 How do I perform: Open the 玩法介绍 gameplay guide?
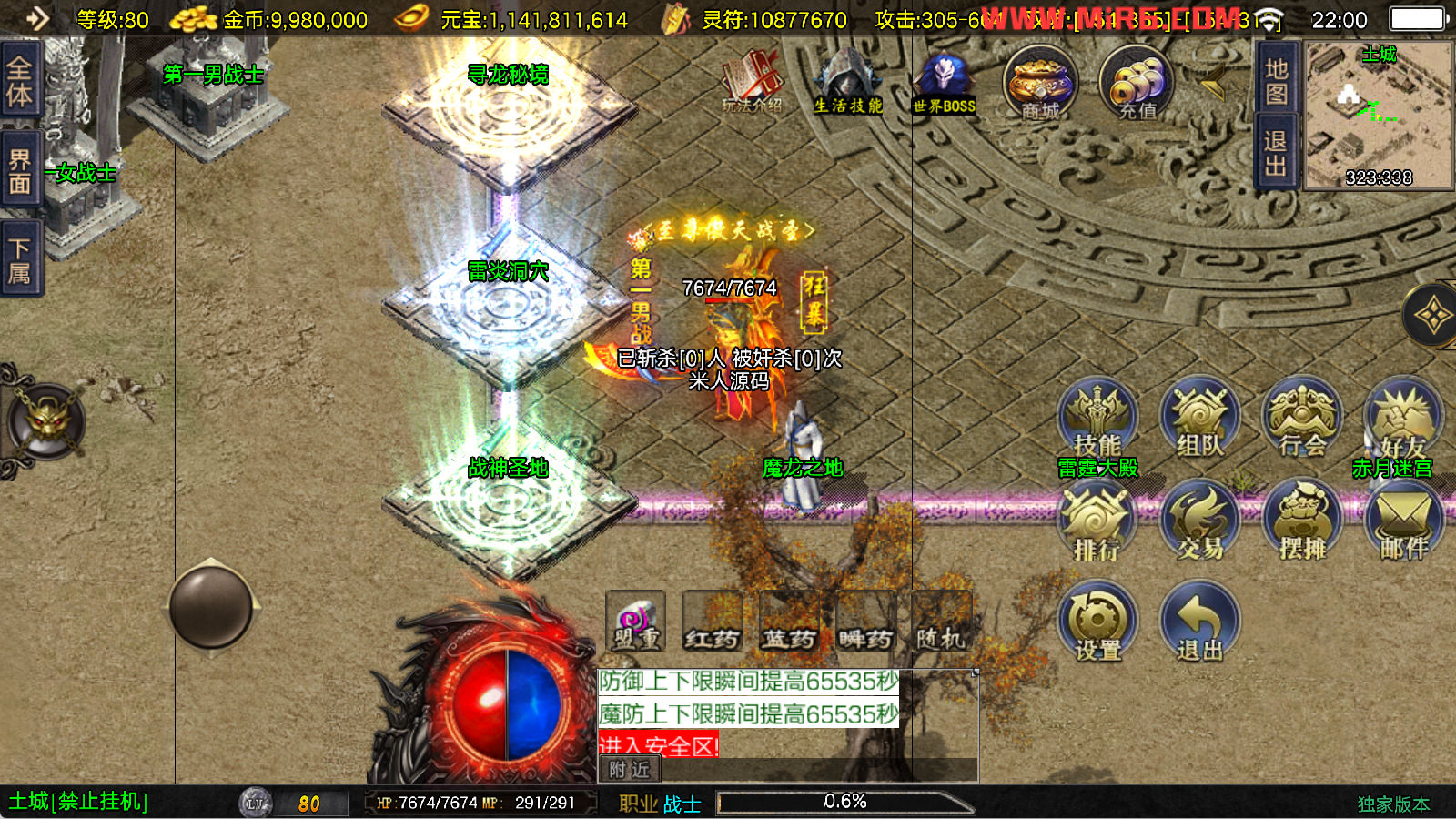click(x=752, y=84)
